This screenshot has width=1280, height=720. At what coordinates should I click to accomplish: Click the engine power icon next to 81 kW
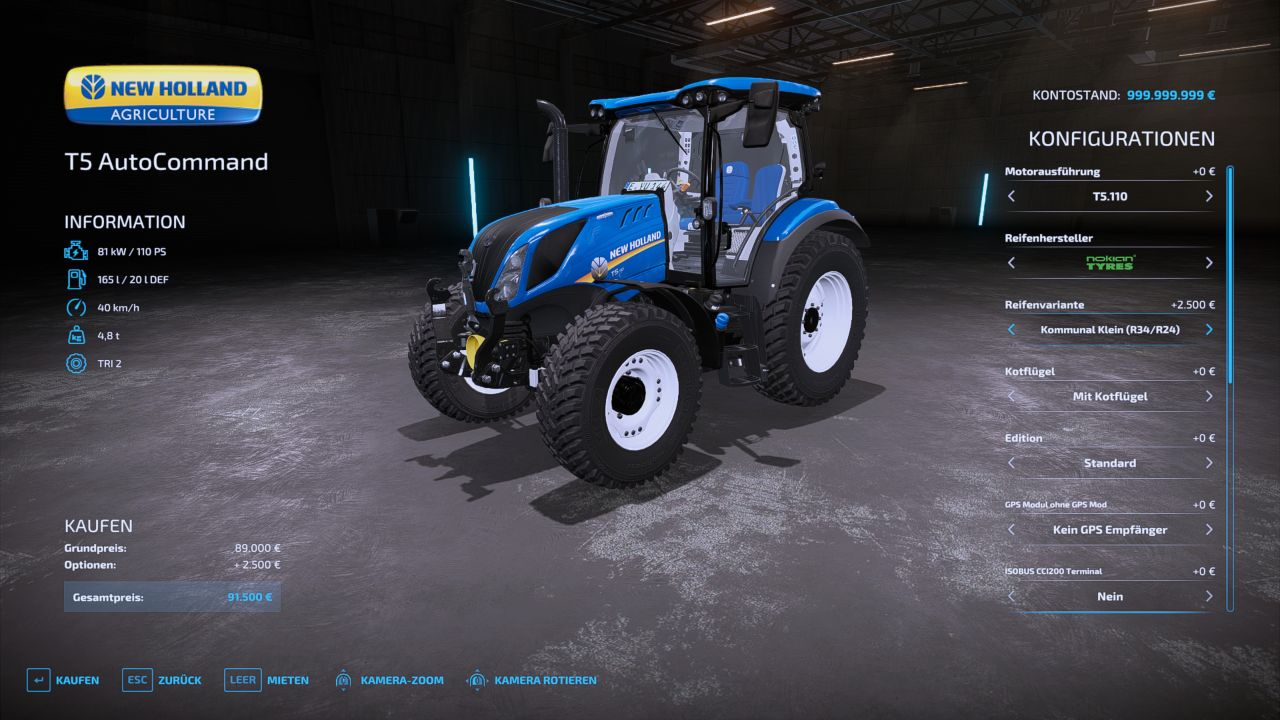click(75, 250)
